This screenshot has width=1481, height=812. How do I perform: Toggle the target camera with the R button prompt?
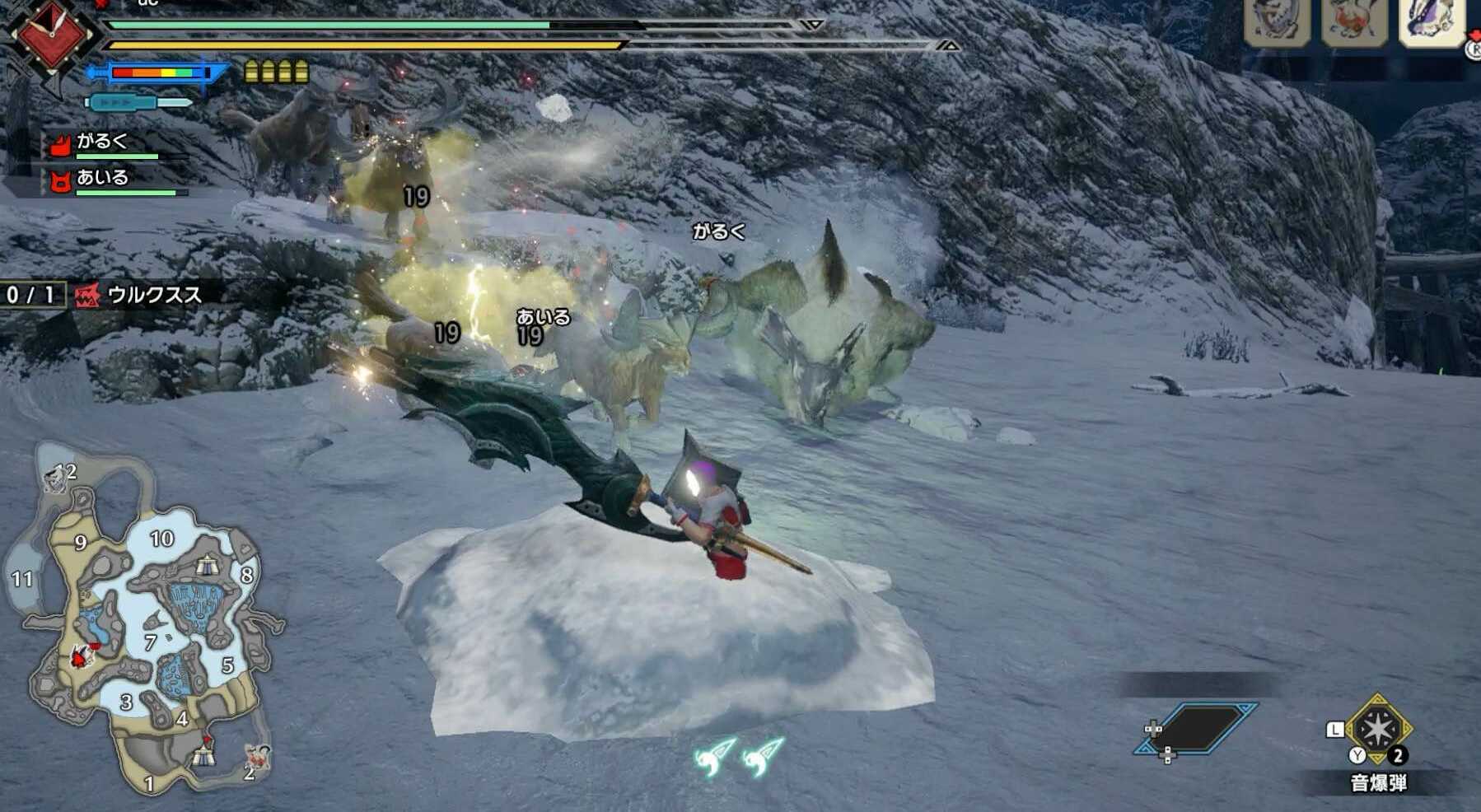tap(1474, 49)
